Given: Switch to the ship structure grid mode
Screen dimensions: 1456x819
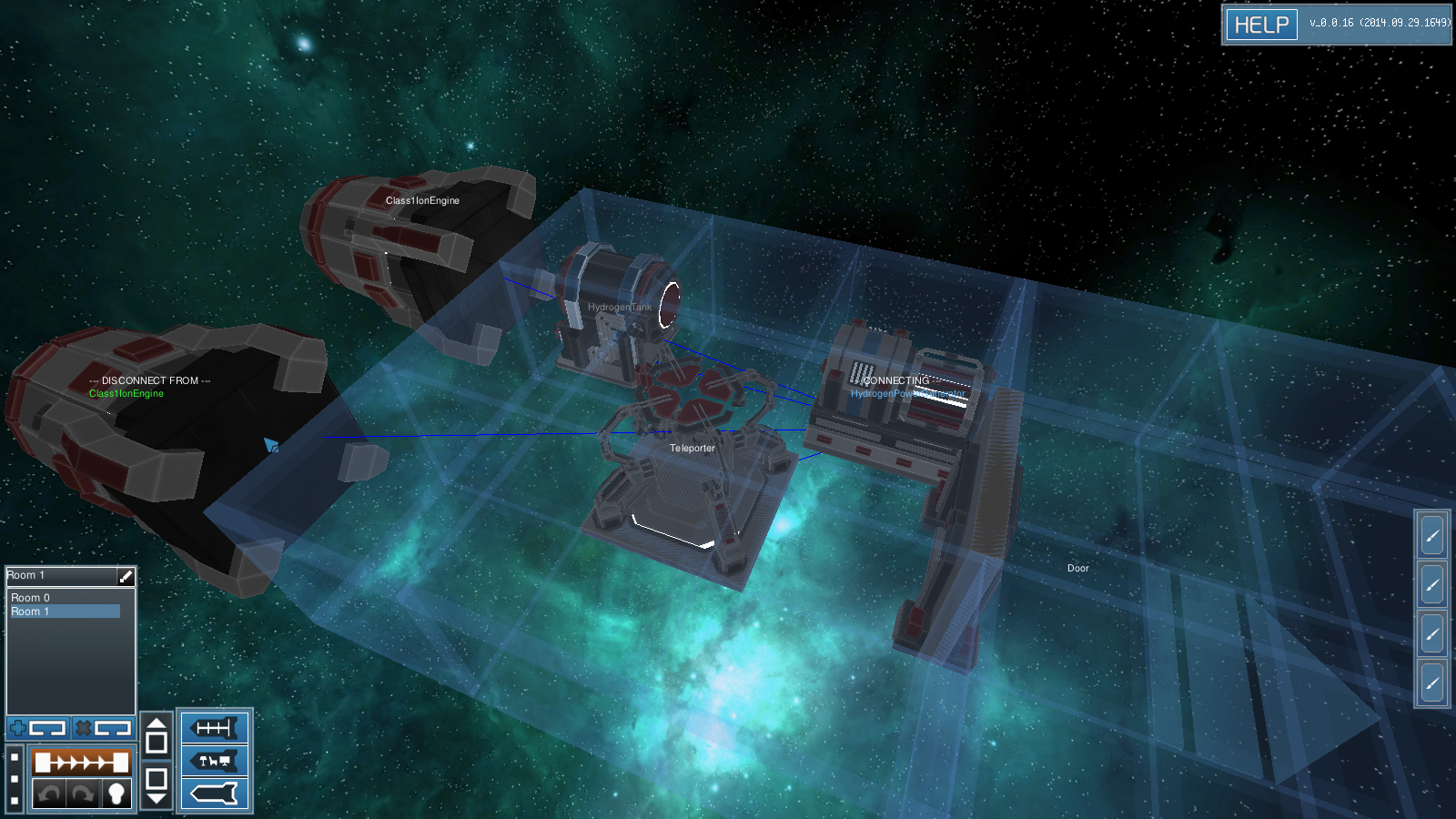Looking at the screenshot, I should click(214, 728).
